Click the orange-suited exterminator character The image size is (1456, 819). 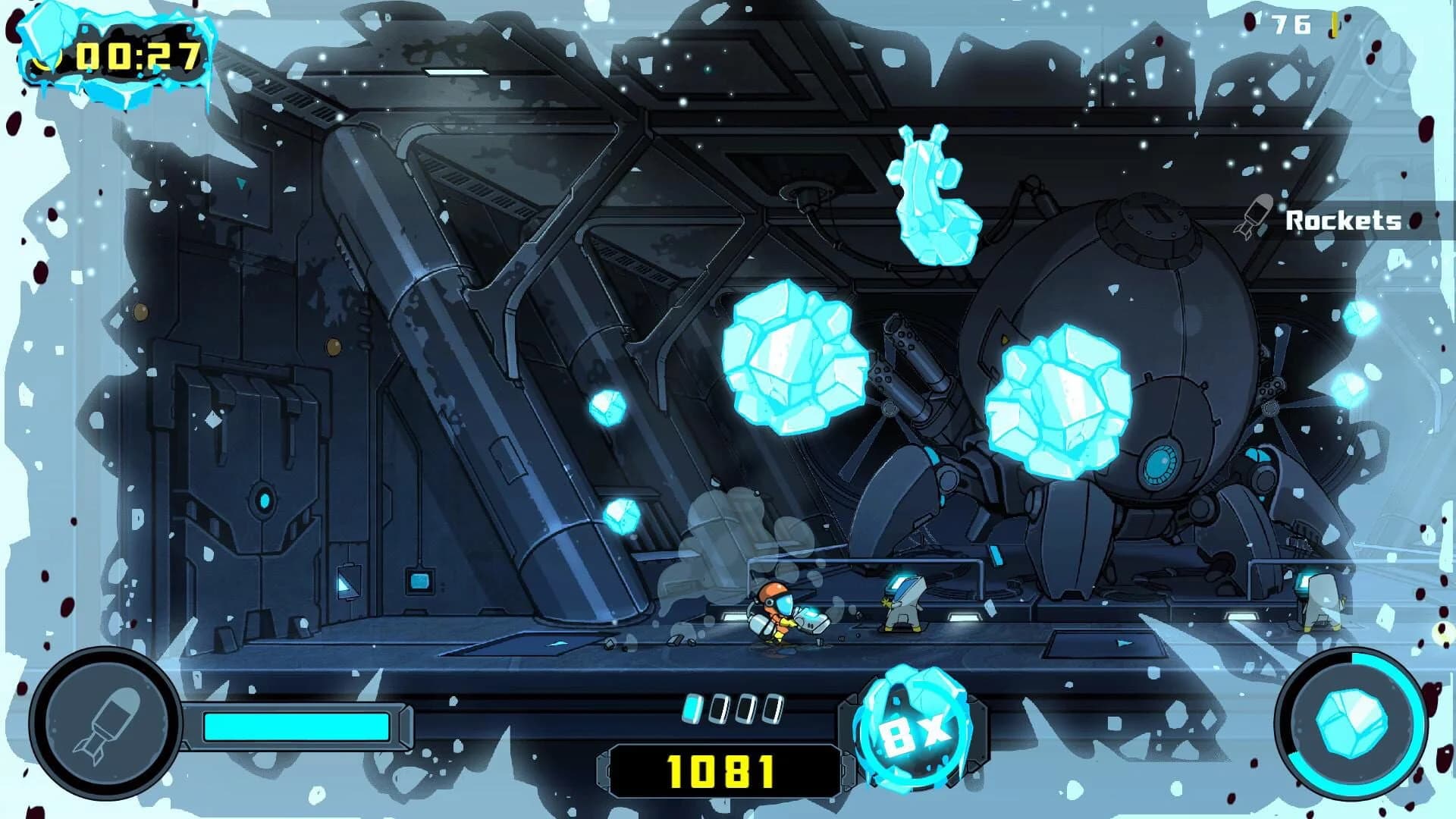point(773,614)
